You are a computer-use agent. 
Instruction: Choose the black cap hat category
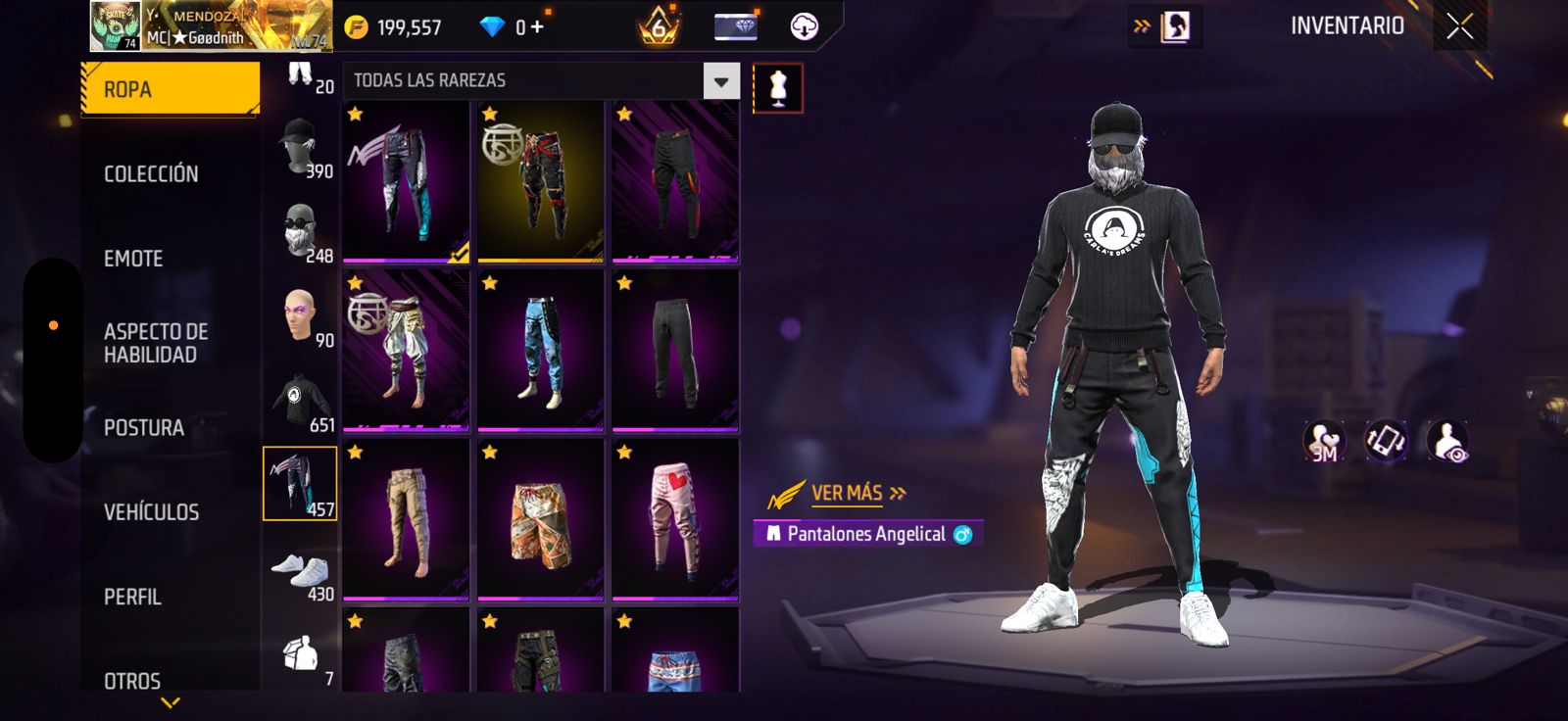300,146
